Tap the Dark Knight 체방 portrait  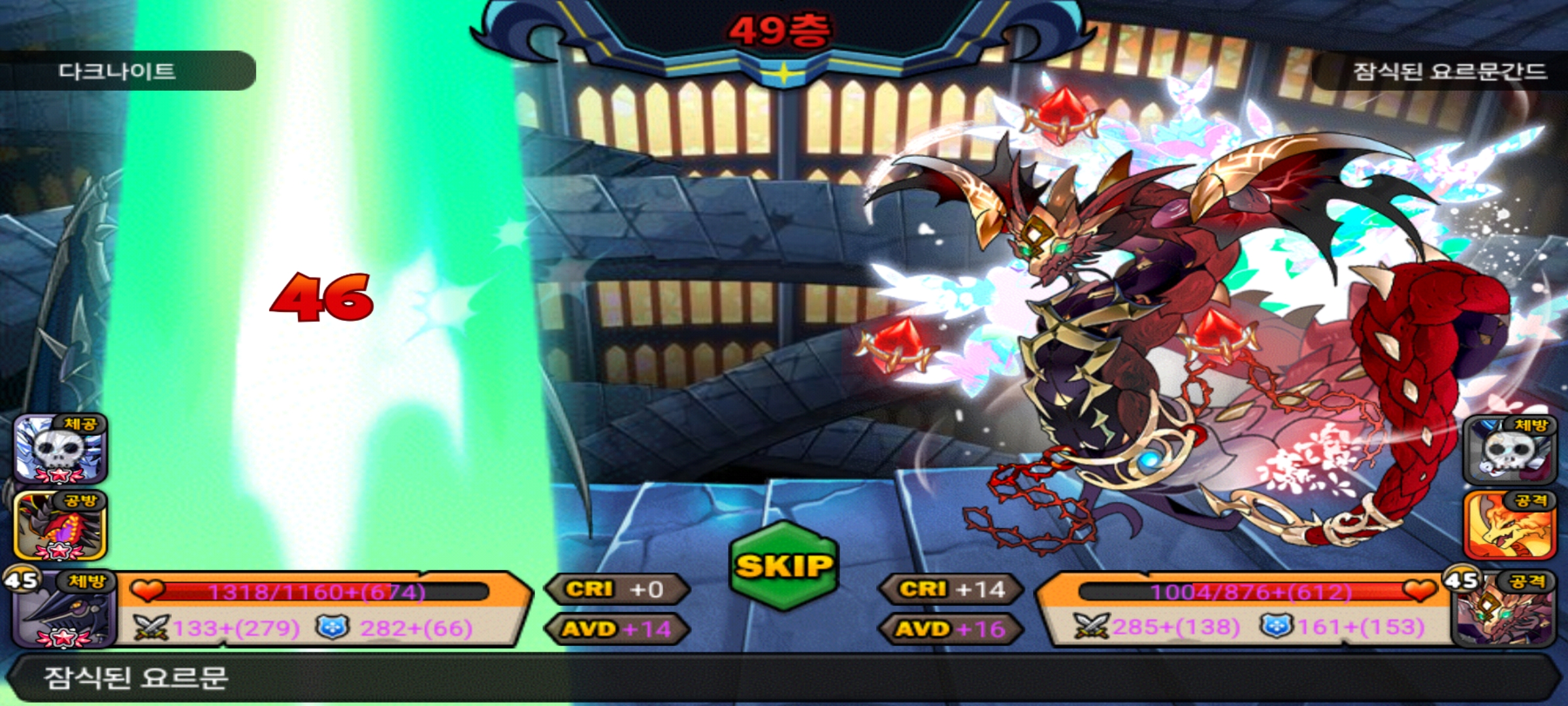pos(62,611)
